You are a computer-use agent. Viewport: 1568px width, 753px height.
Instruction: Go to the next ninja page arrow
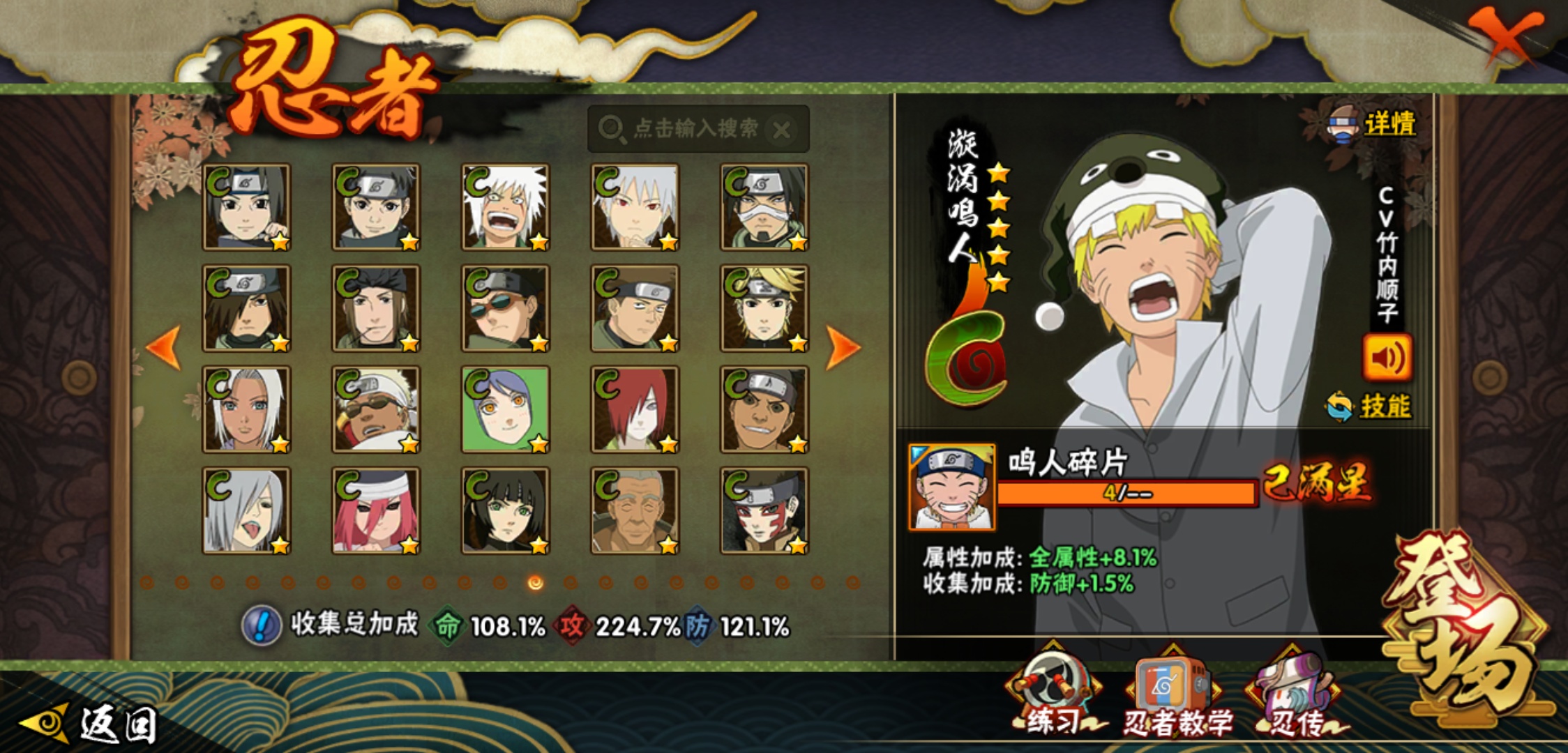click(x=843, y=347)
